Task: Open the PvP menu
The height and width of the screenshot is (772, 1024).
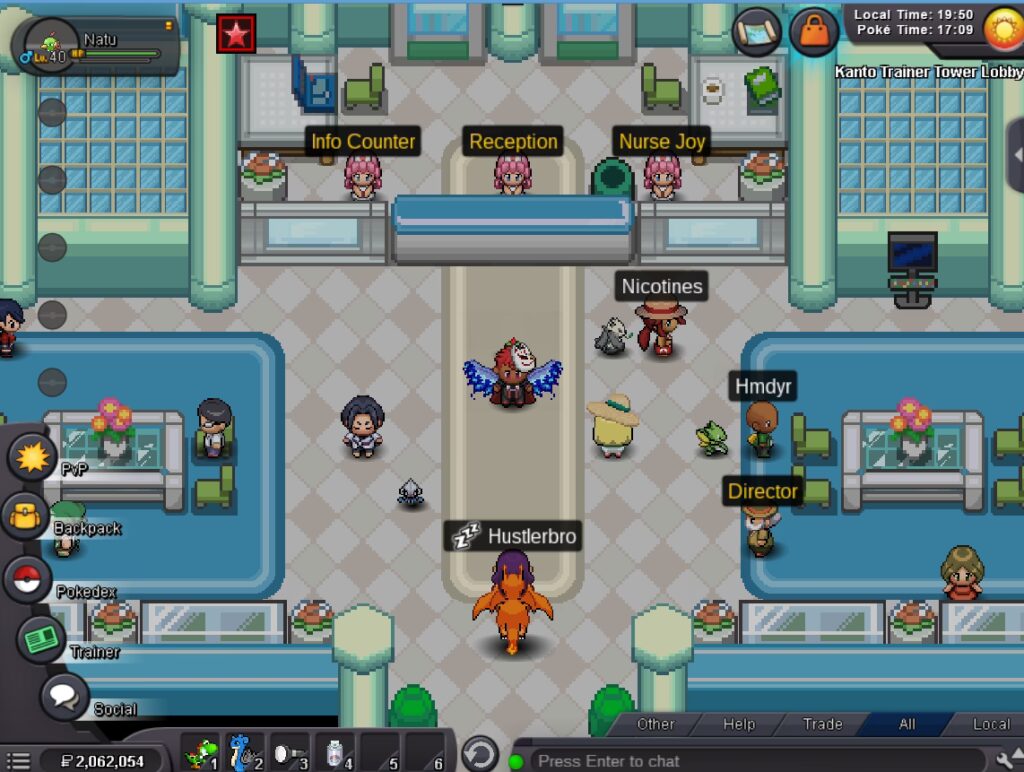Action: (33, 458)
